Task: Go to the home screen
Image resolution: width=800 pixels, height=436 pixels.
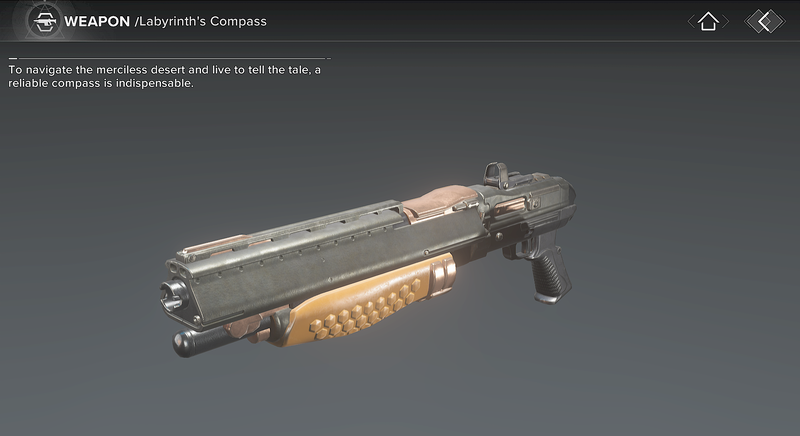Action: 708,21
